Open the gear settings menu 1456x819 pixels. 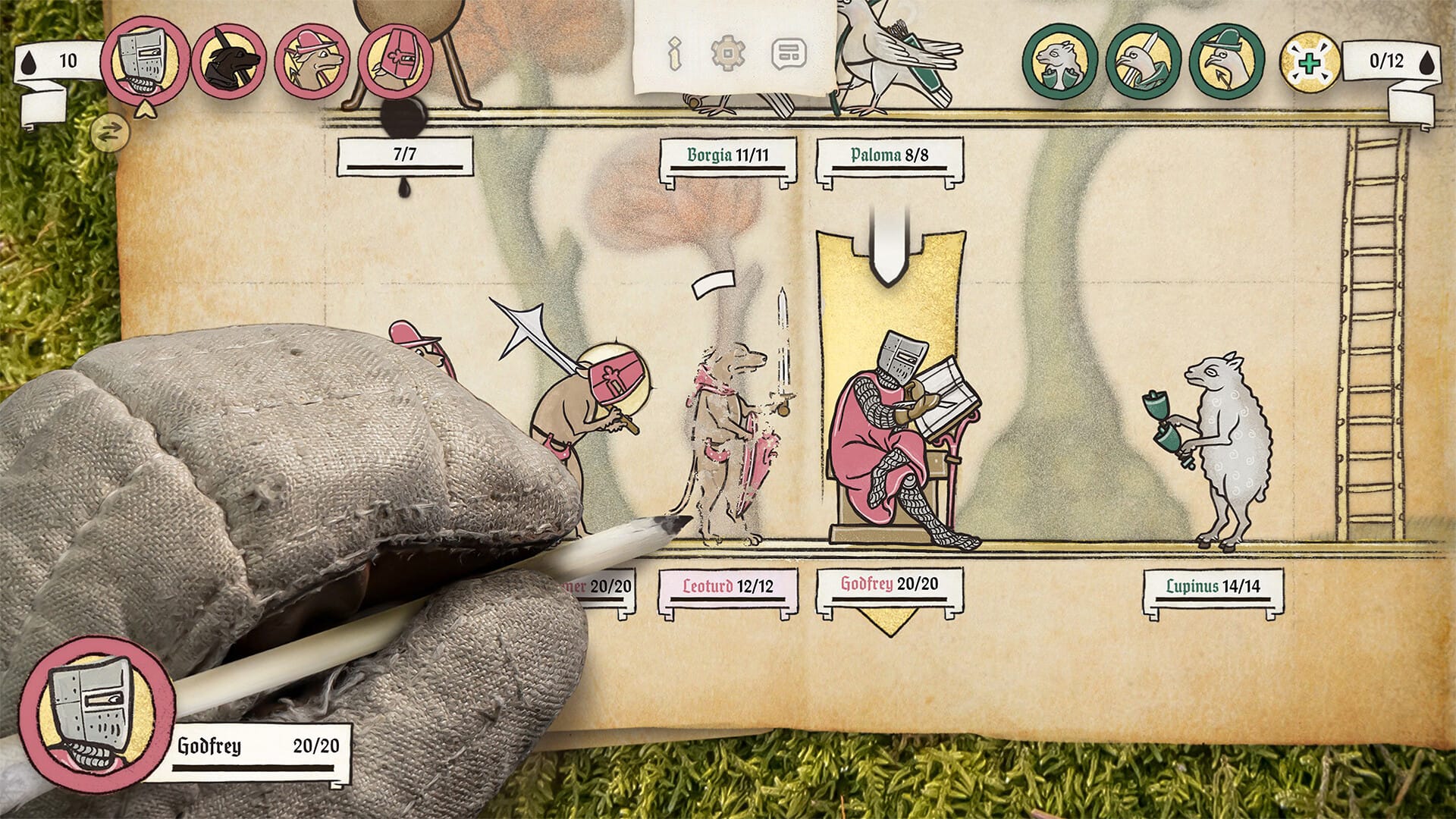[728, 54]
